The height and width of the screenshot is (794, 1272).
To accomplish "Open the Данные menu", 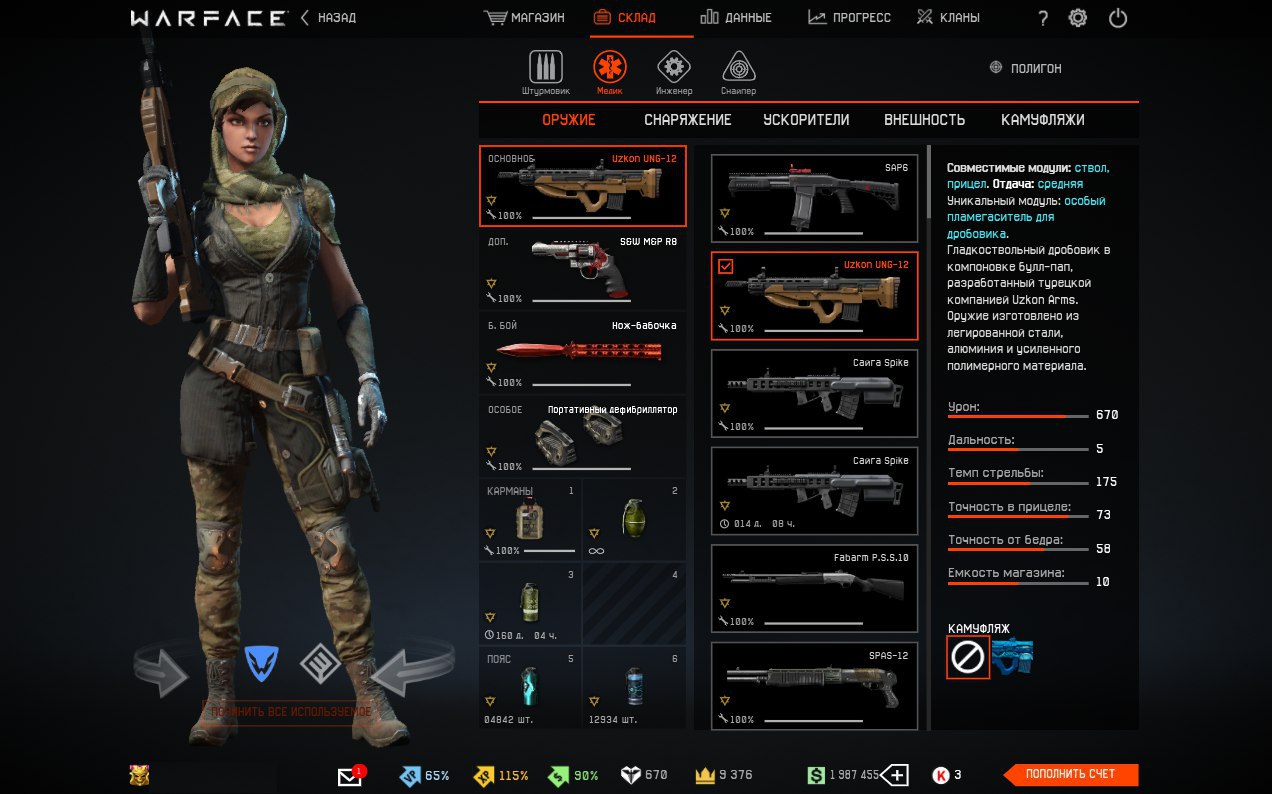I will [x=735, y=18].
